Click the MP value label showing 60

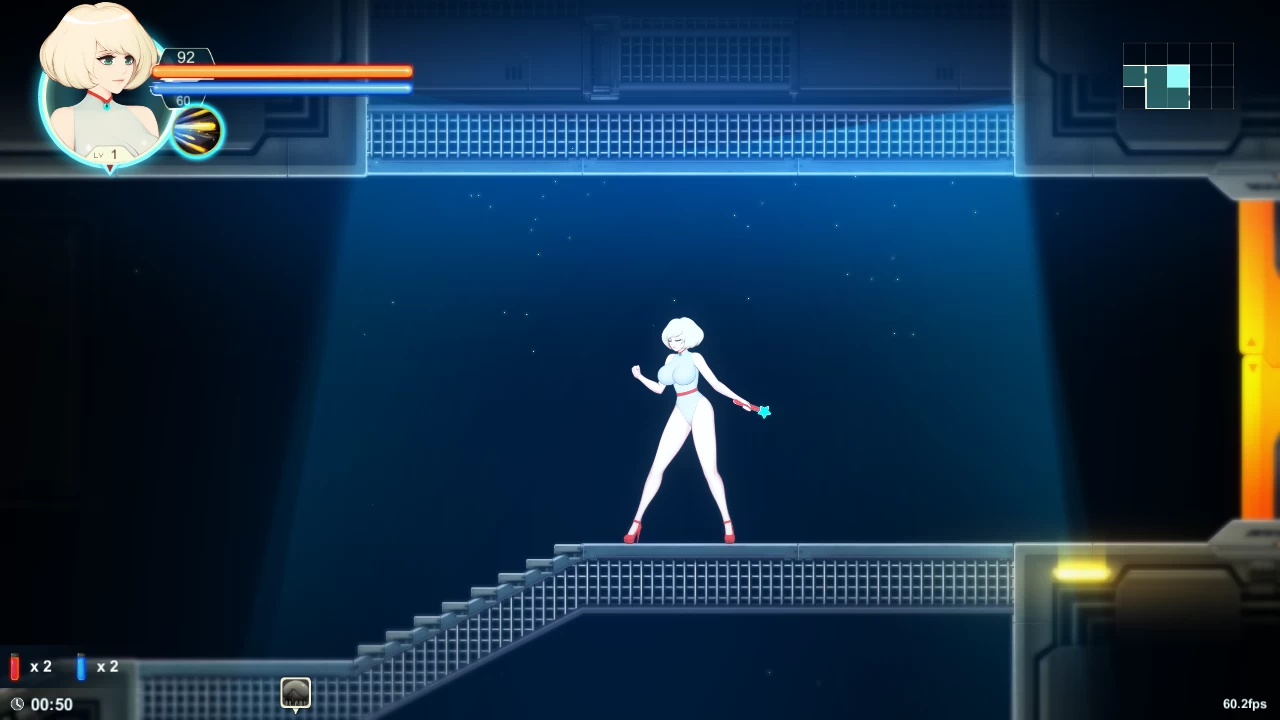click(182, 100)
